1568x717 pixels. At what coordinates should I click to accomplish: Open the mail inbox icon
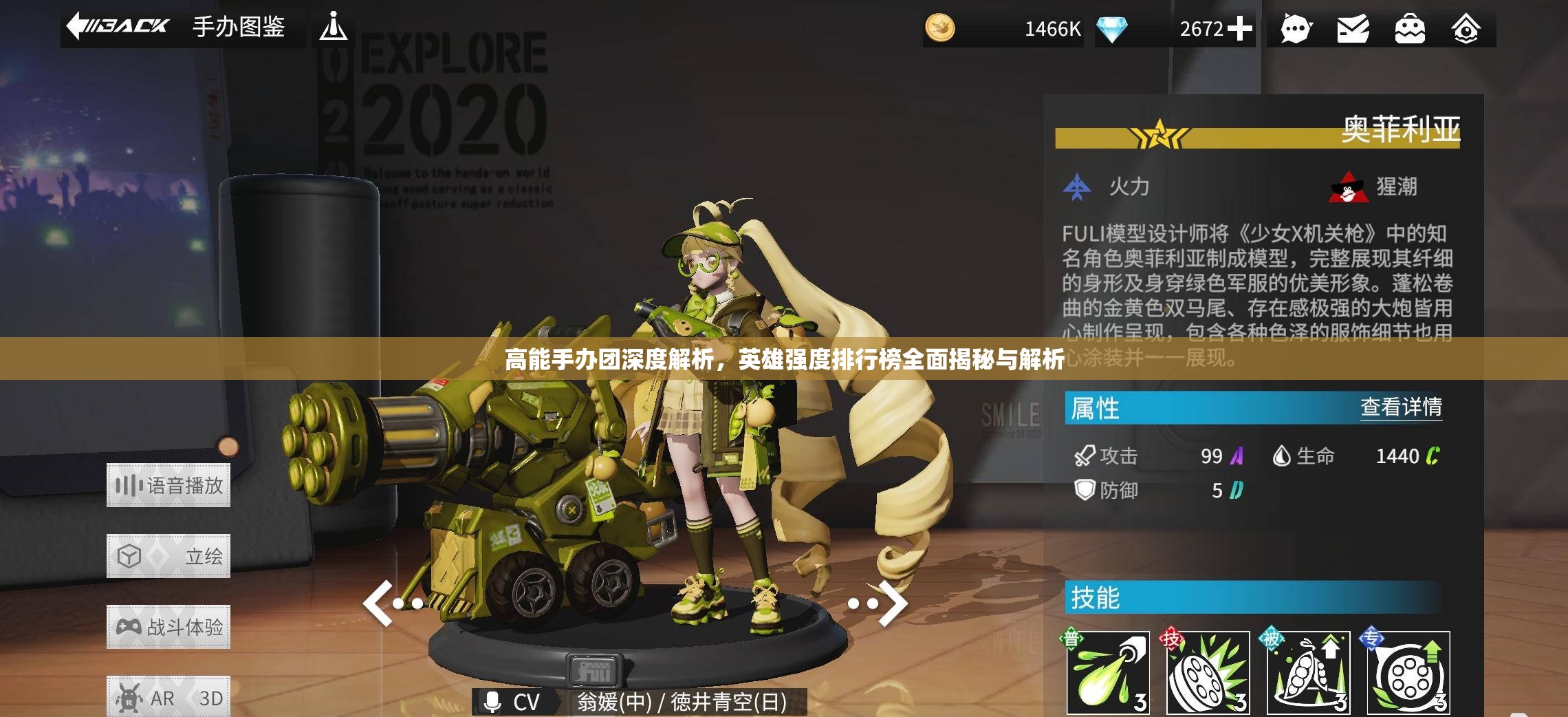pyautogui.click(x=1353, y=30)
